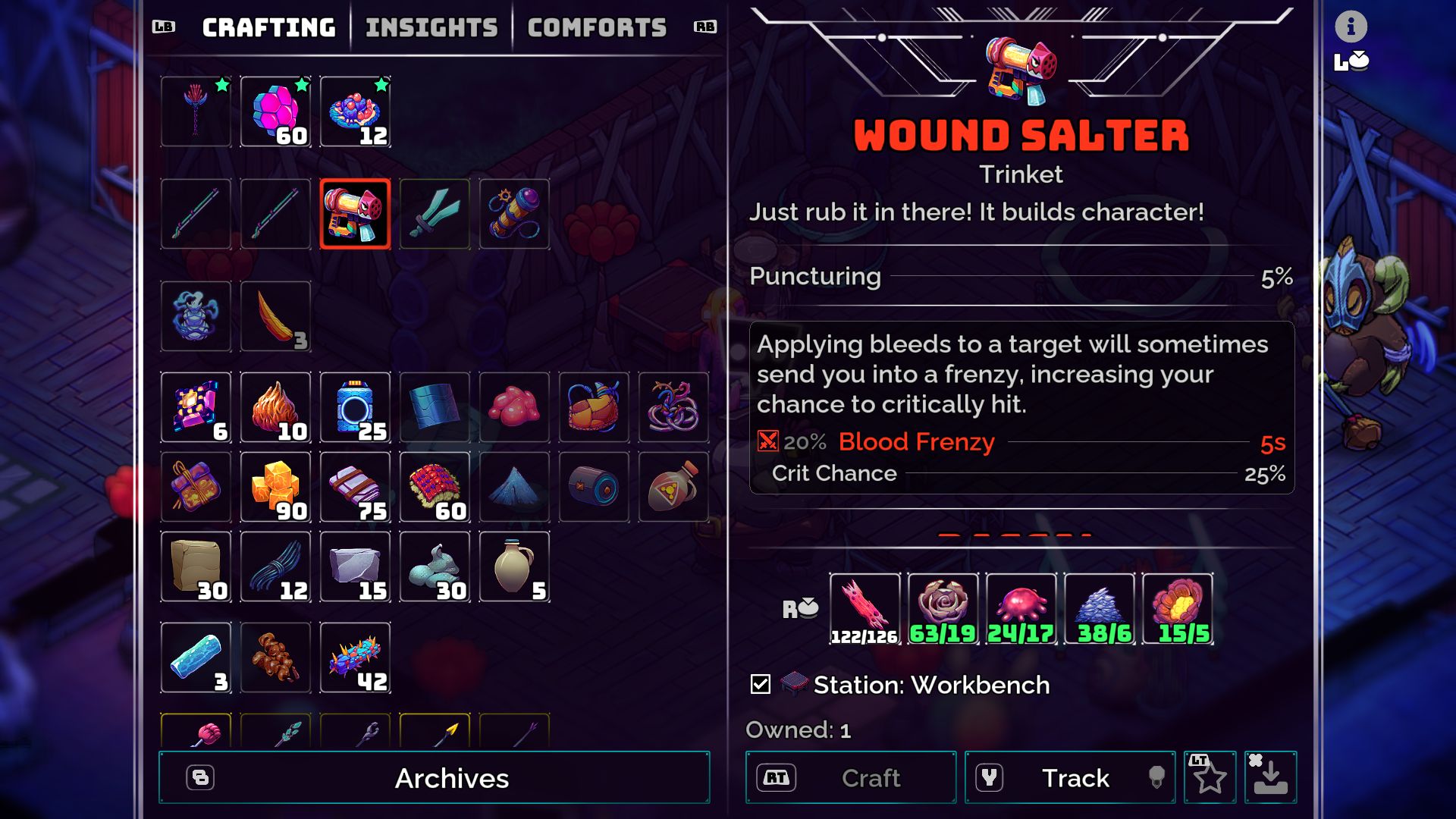The height and width of the screenshot is (819, 1456).
Task: Inspect the rose ingredient showing 63/19
Action: pos(943,608)
